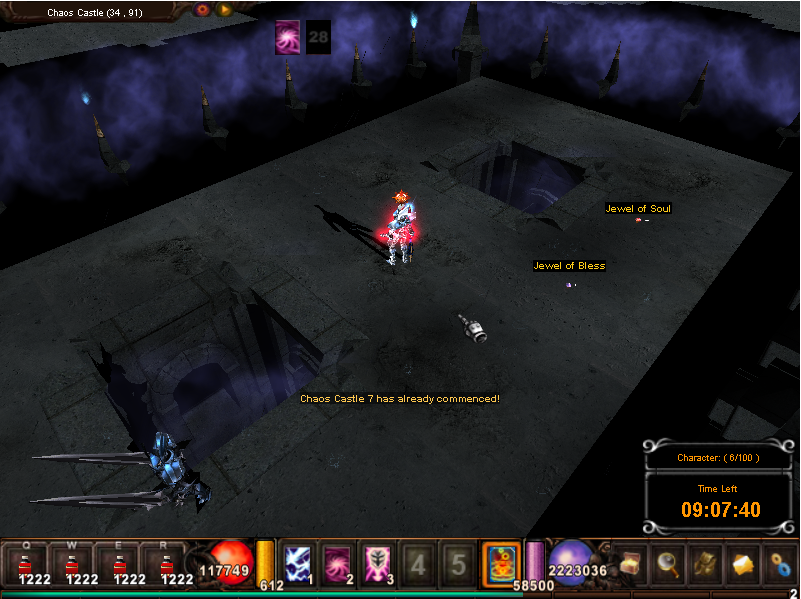Use the Q potion slot
The width and height of the screenshot is (801, 599).
27,565
